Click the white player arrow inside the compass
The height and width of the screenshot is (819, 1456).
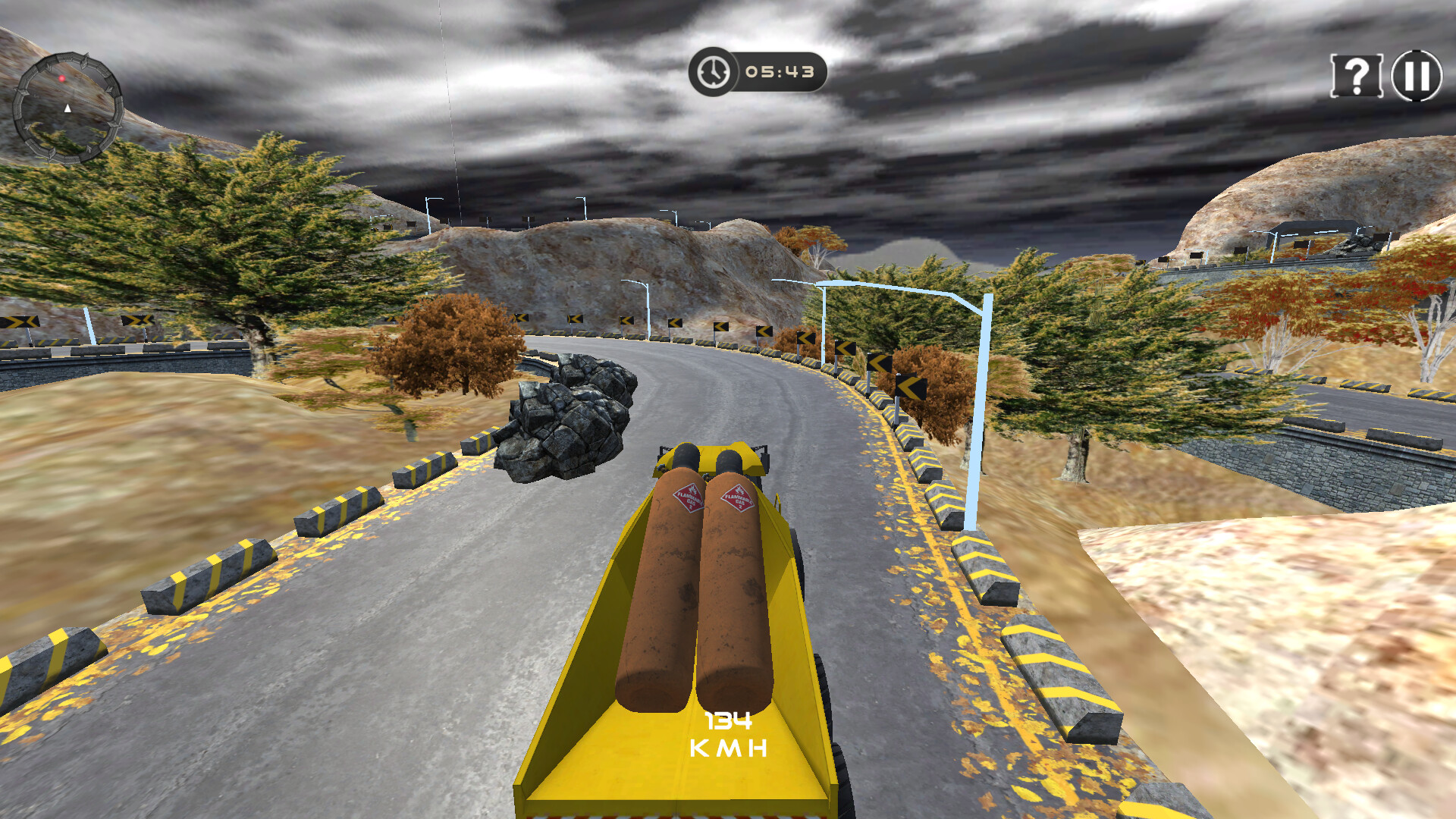tap(68, 109)
